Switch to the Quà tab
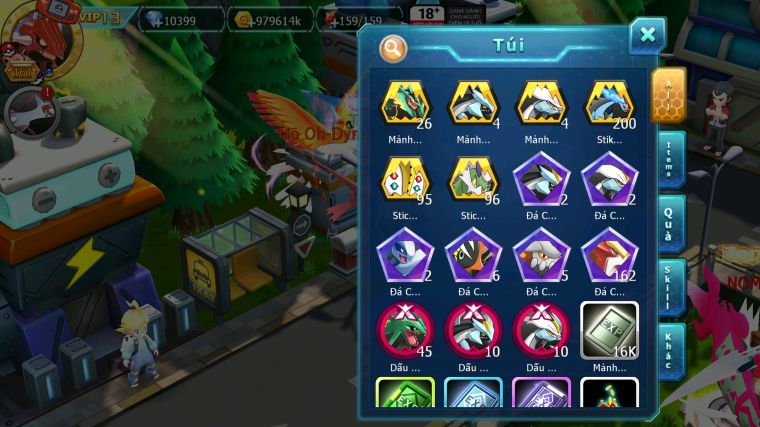Image resolution: width=760 pixels, height=427 pixels. click(x=669, y=222)
